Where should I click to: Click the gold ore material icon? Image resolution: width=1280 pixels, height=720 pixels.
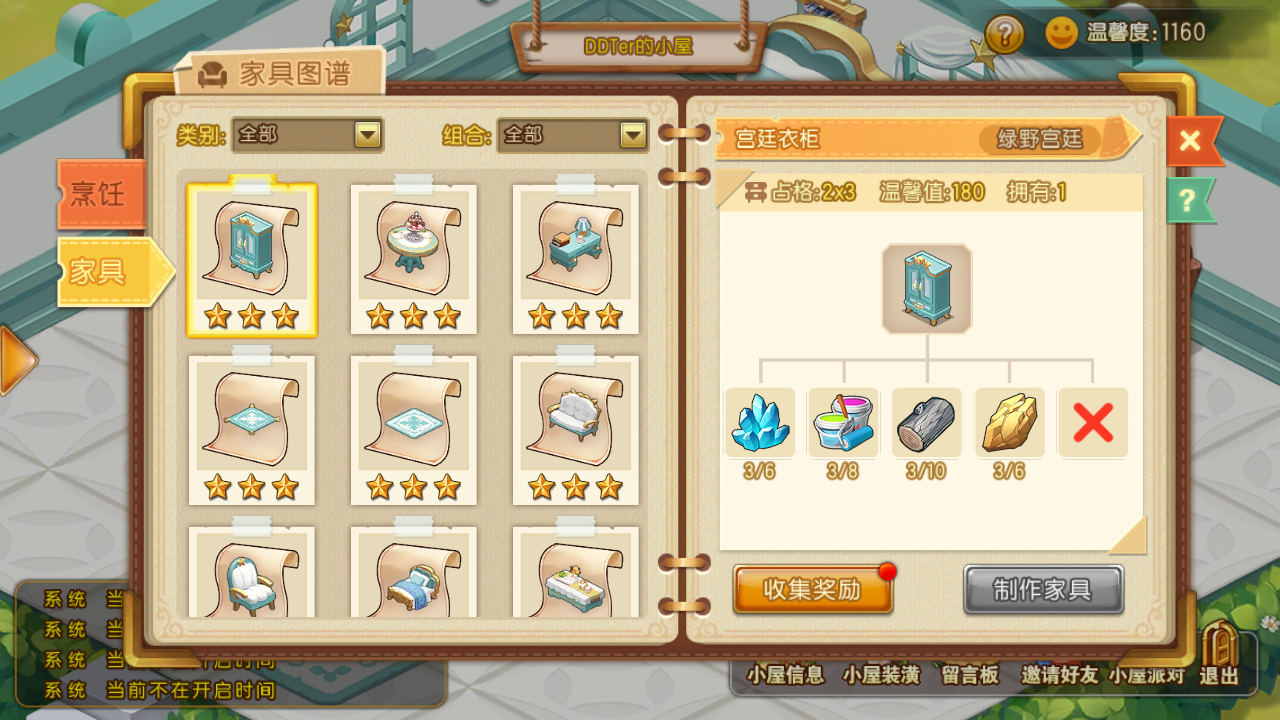tap(1010, 422)
